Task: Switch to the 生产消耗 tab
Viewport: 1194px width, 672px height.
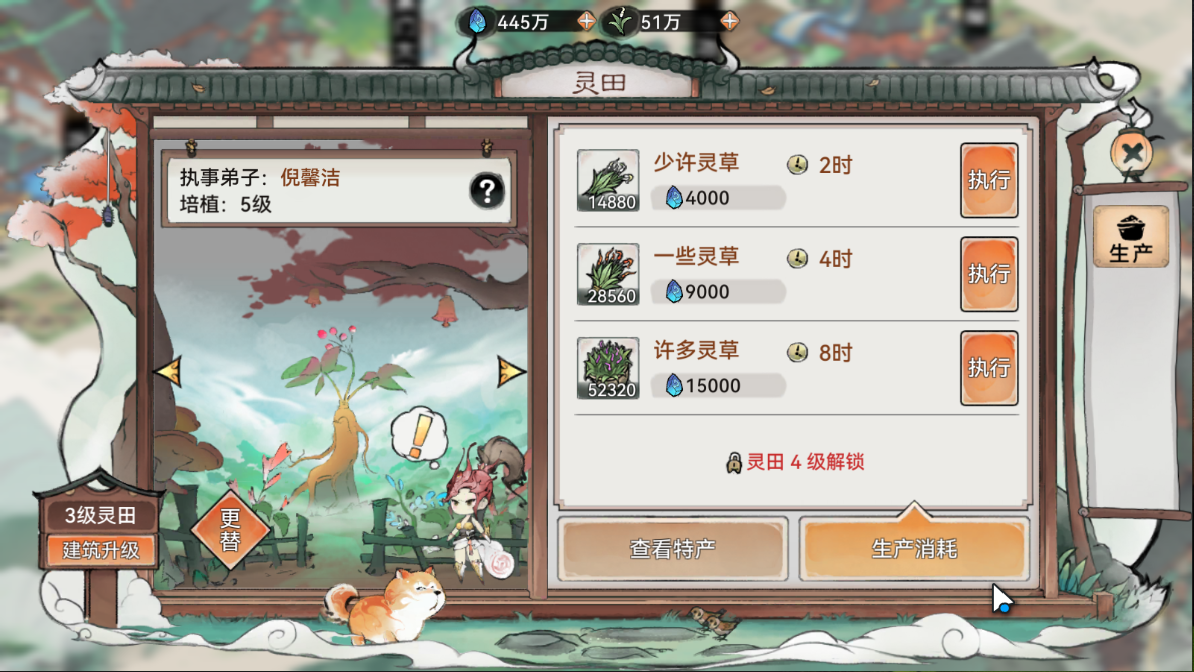Action: pyautogui.click(x=914, y=549)
